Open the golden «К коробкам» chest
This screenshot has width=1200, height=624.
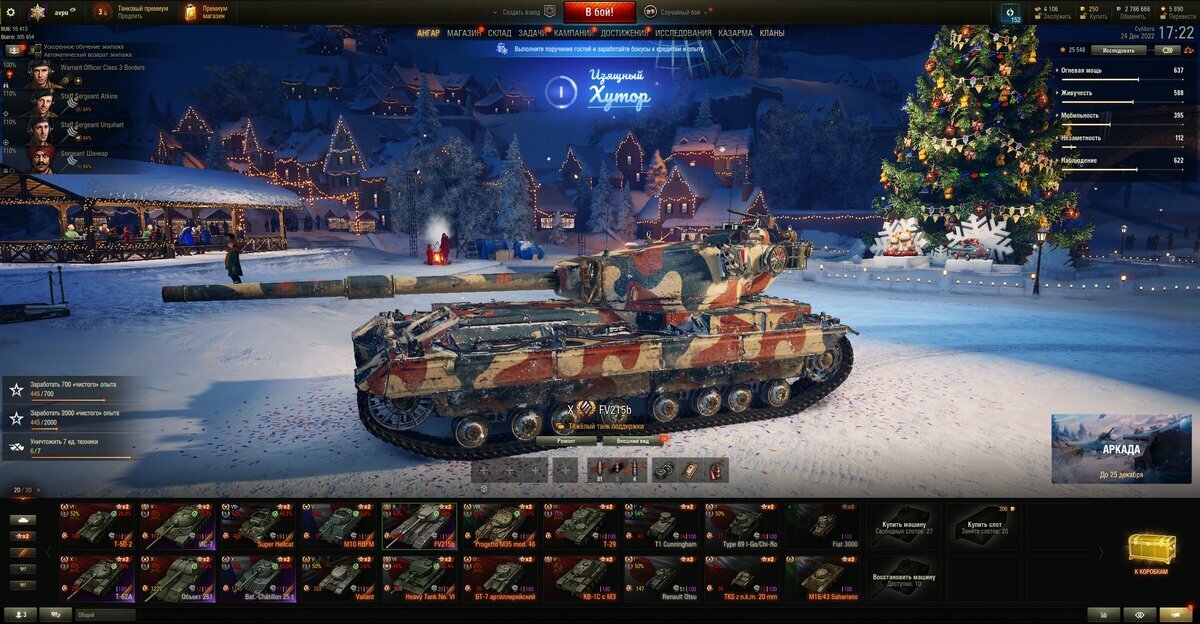[x=1152, y=553]
